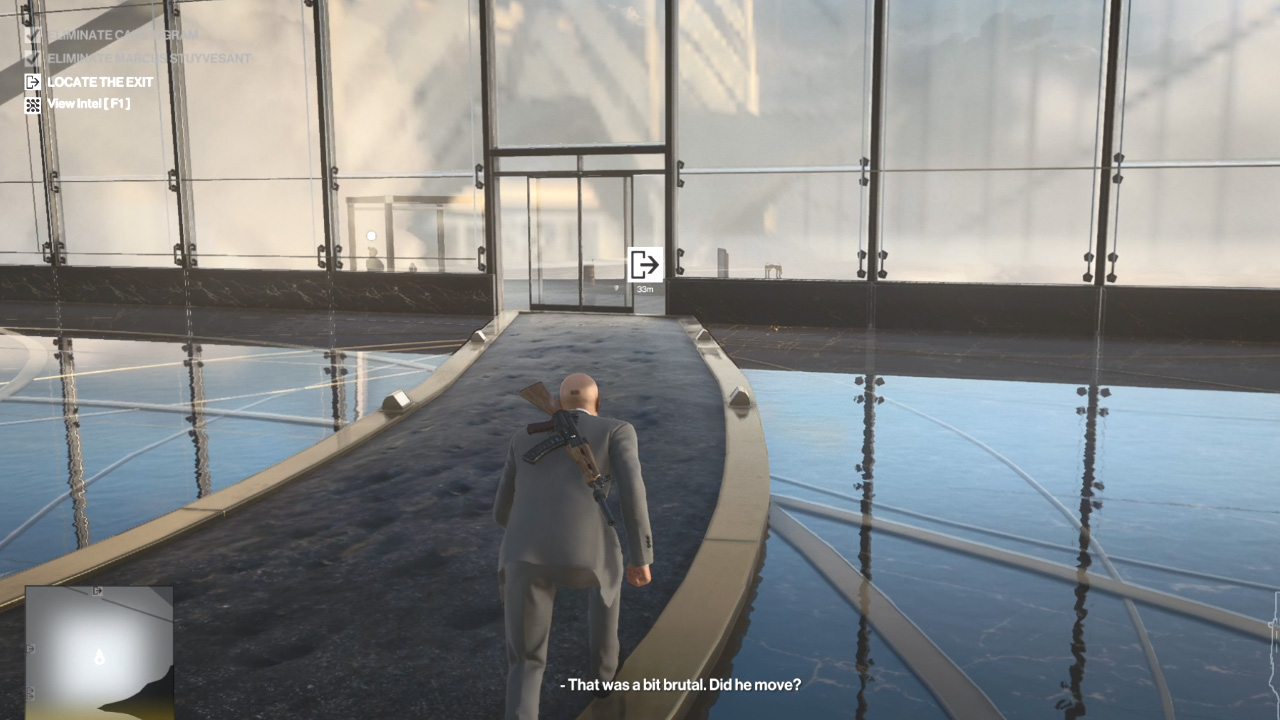Click the exit waypoint marker above the doorway
The height and width of the screenshot is (720, 1280).
646,262
